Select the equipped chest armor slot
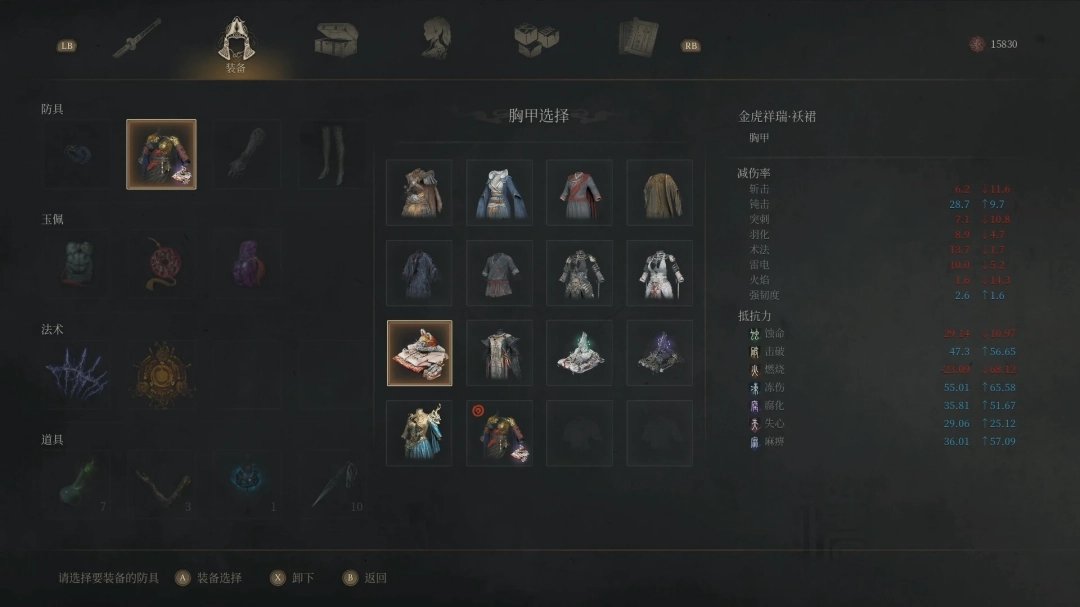Screen dimensions: 1080x607 pos(161,154)
